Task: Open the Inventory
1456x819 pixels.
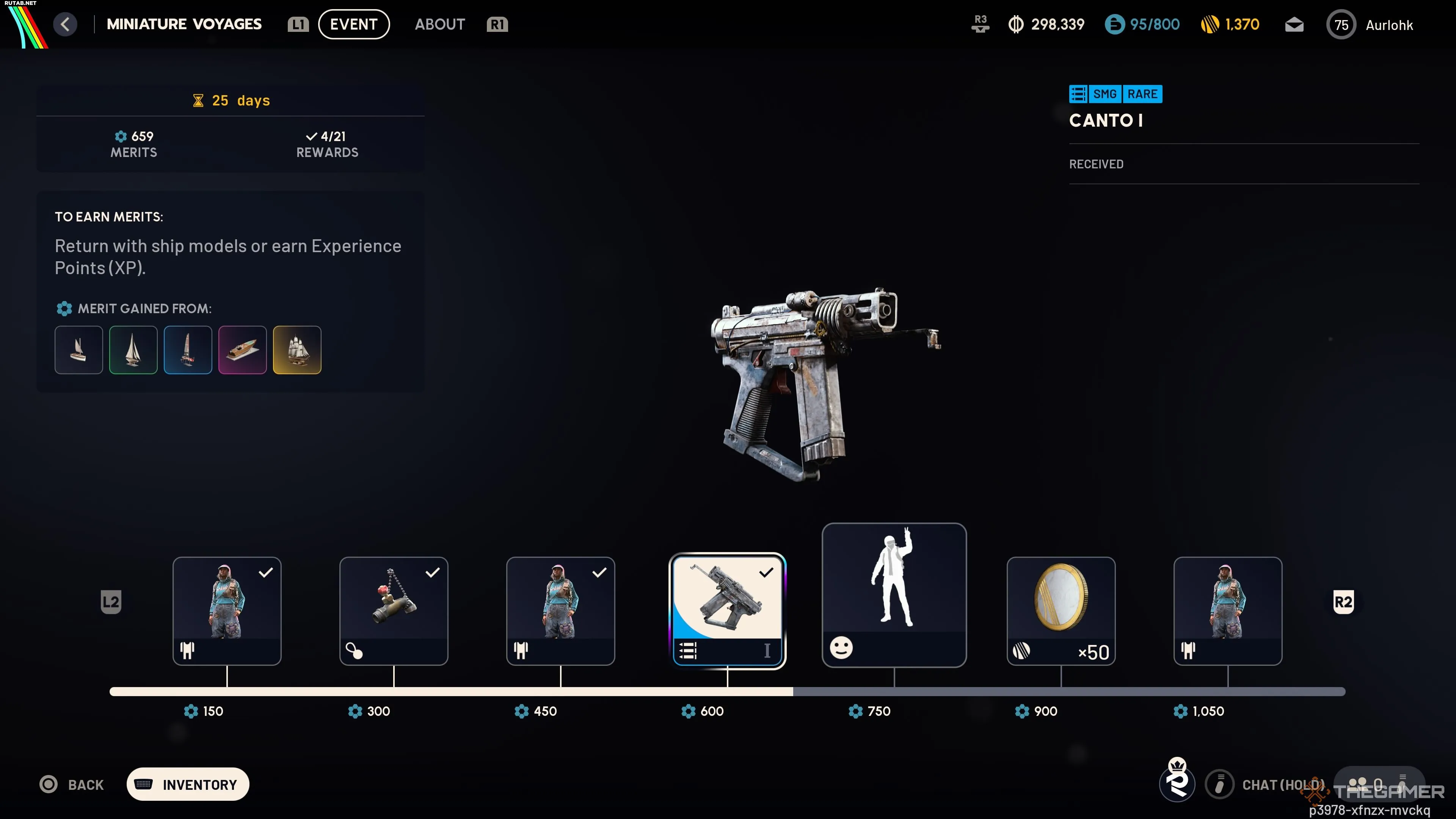Action: coord(188,784)
